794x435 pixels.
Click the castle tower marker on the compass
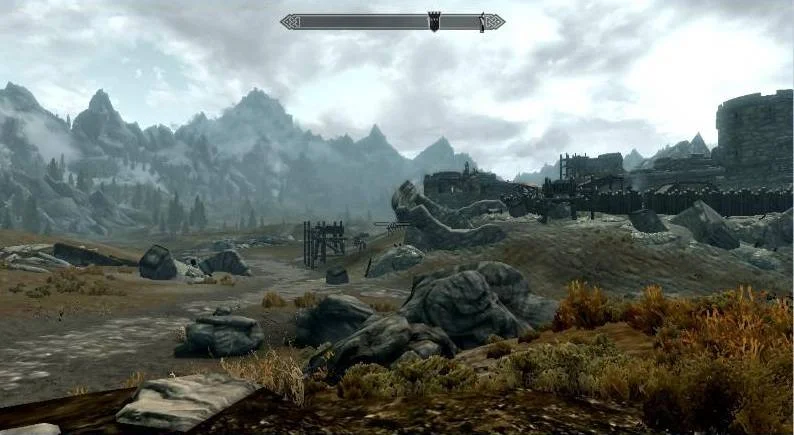(435, 21)
